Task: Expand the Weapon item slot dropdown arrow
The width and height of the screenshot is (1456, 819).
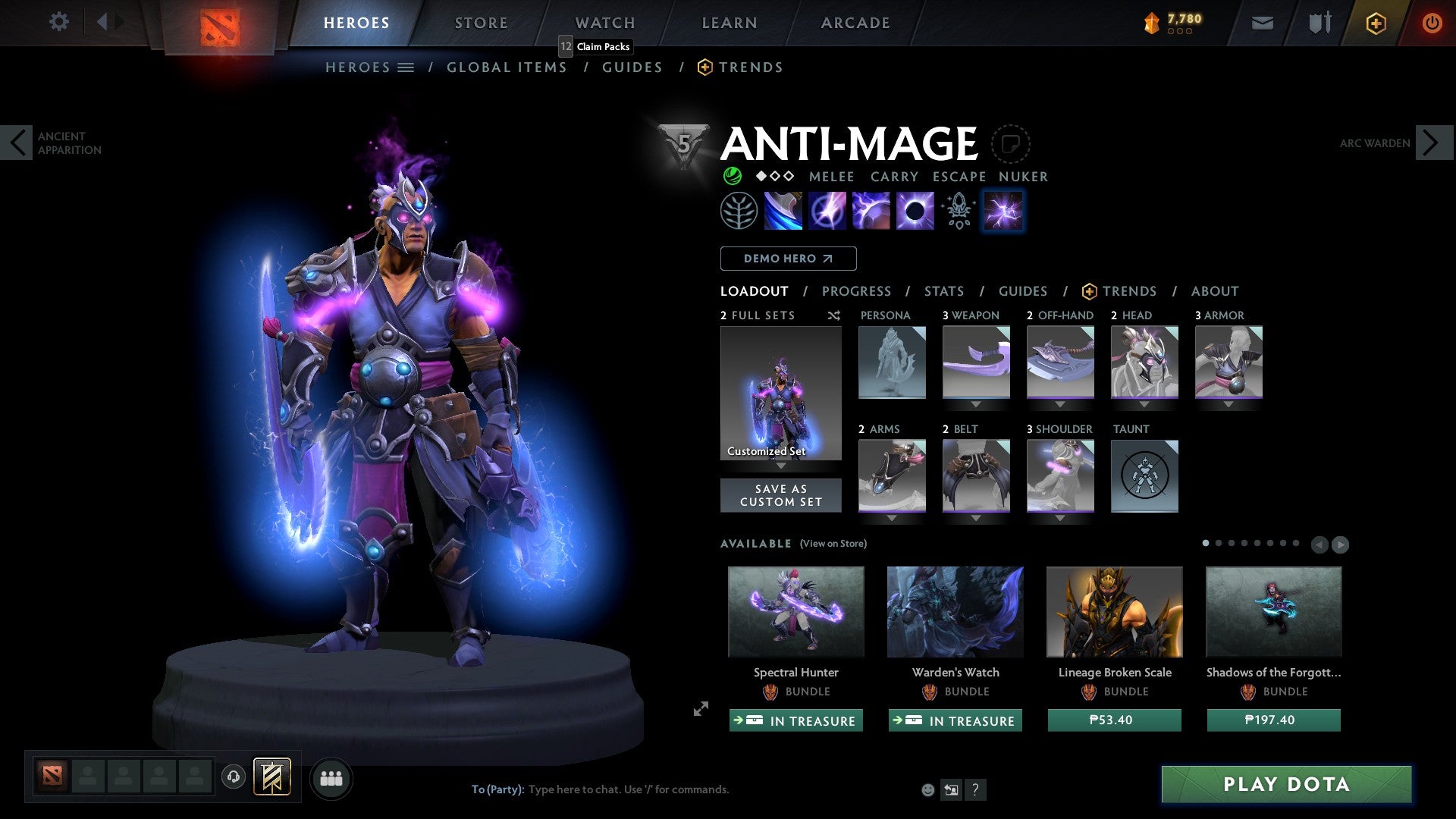Action: click(x=977, y=404)
